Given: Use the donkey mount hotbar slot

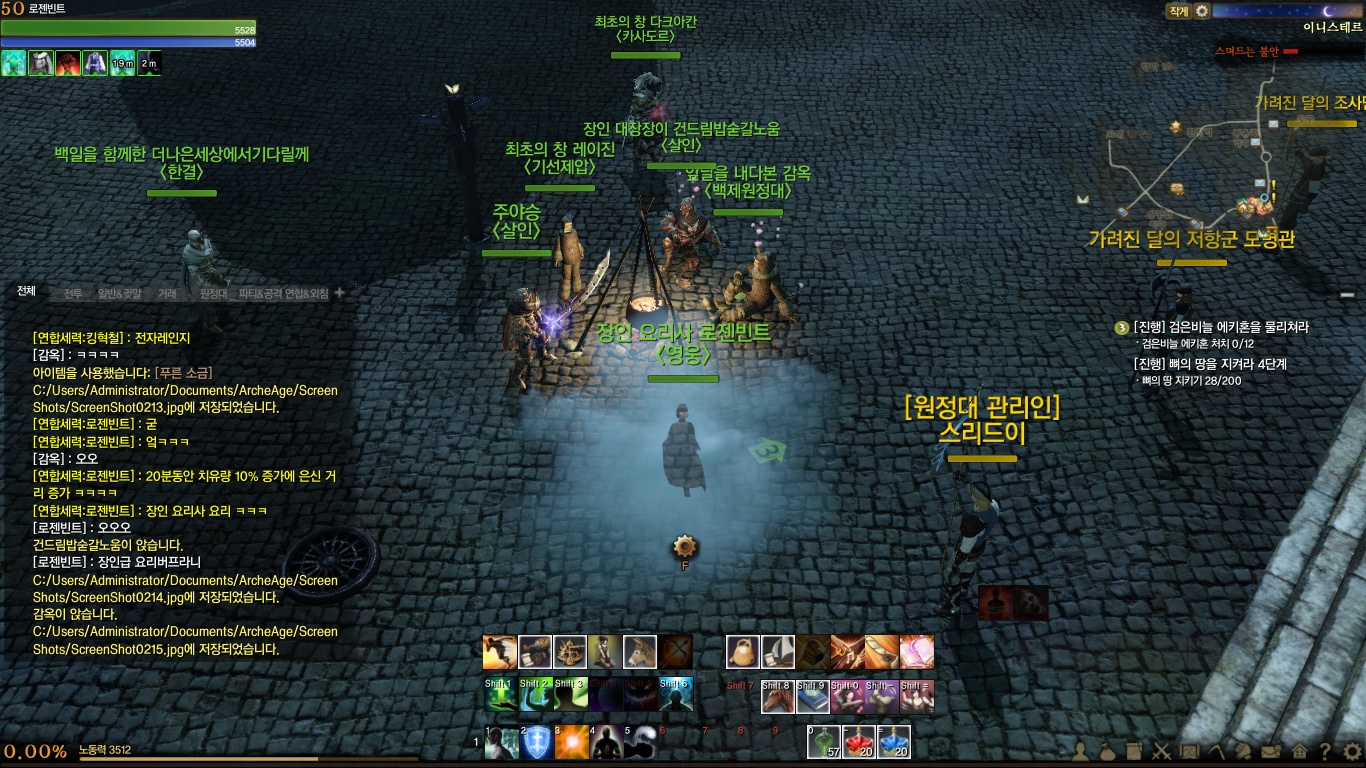Looking at the screenshot, I should pos(639,652).
